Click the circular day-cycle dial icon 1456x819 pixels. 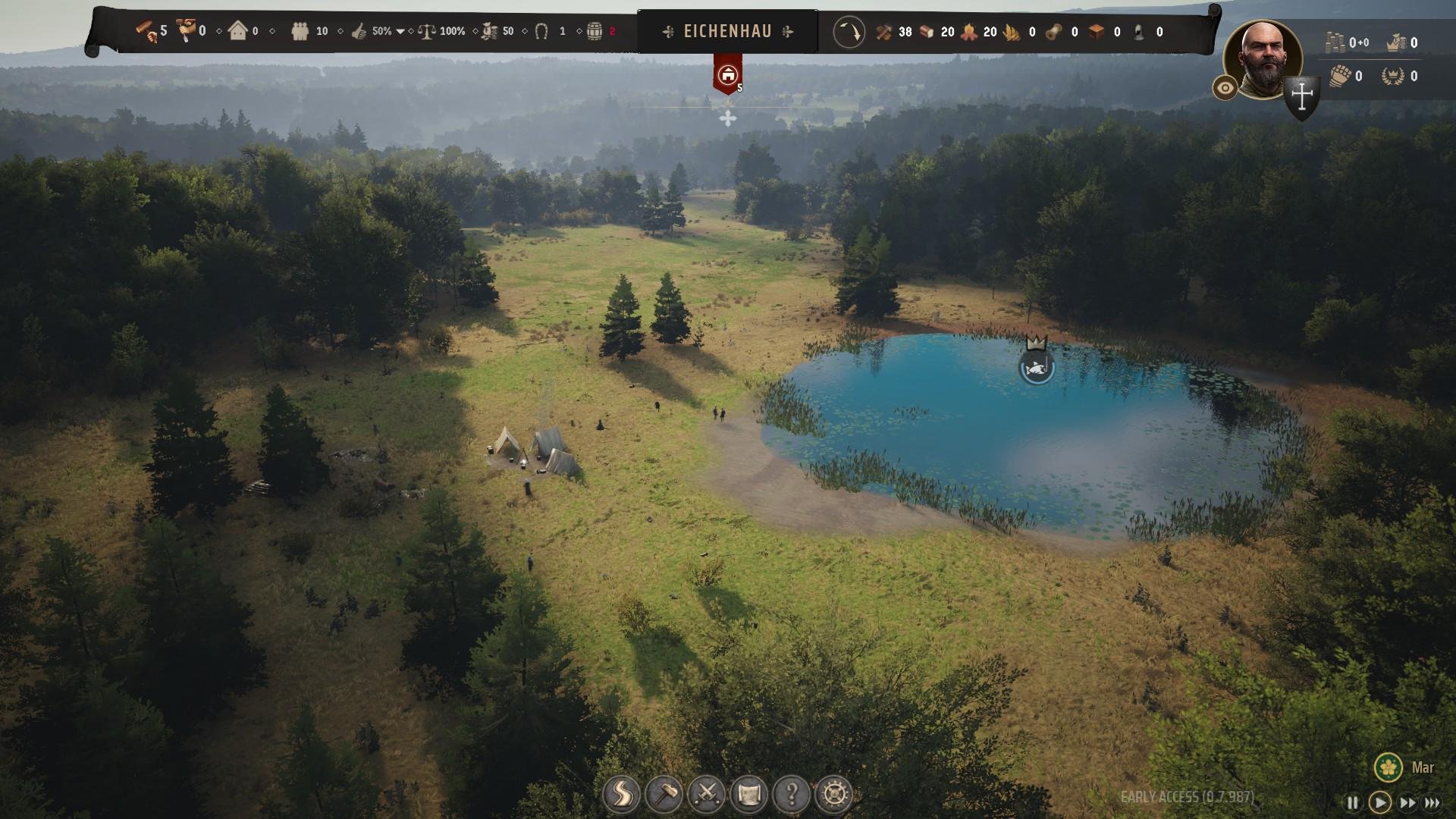(849, 32)
